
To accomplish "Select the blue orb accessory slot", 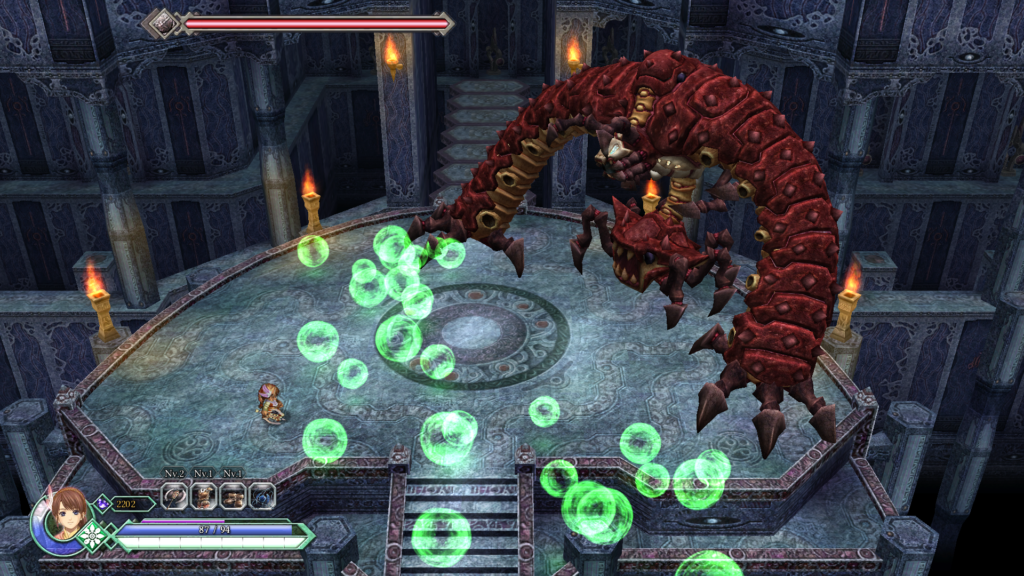I will click(x=261, y=495).
